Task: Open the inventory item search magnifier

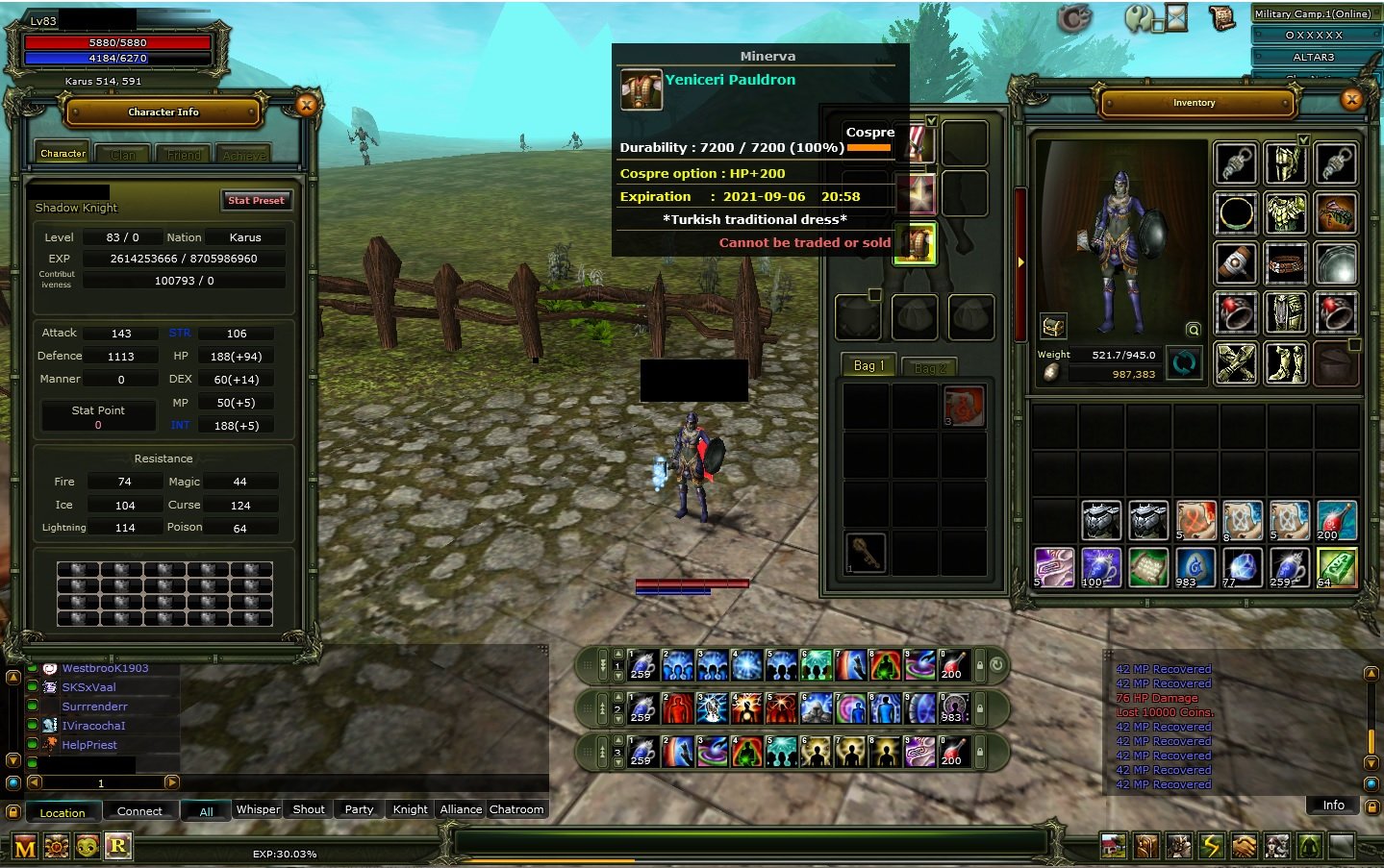Action: 1193,329
